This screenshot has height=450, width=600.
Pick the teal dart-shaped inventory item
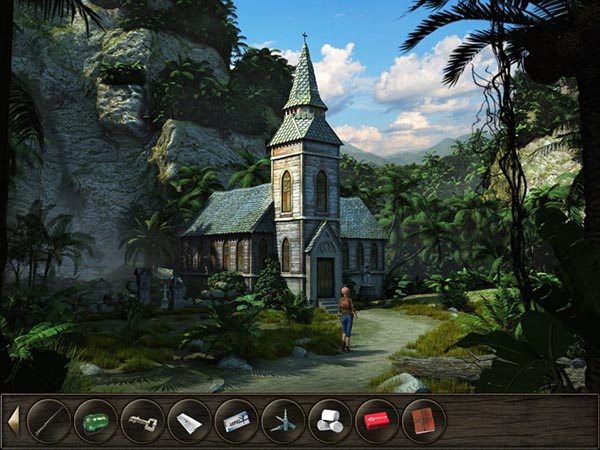[x=283, y=421]
